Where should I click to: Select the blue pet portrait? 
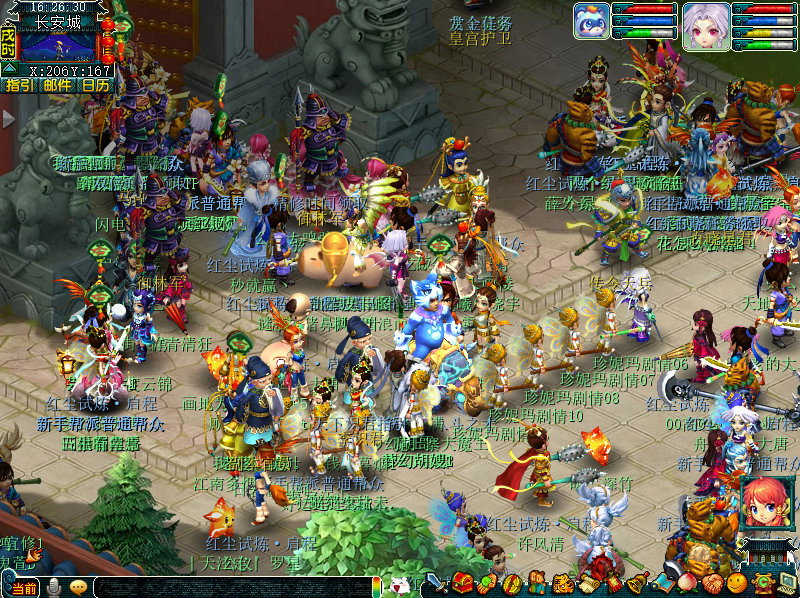click(x=591, y=22)
